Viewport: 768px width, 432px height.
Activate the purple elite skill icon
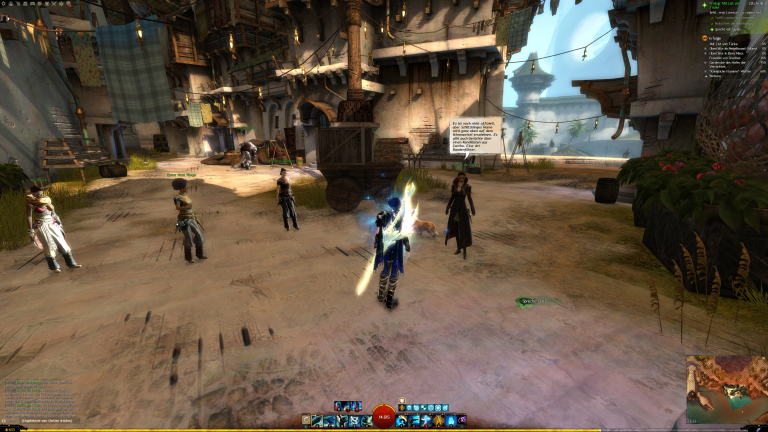pyautogui.click(x=461, y=421)
